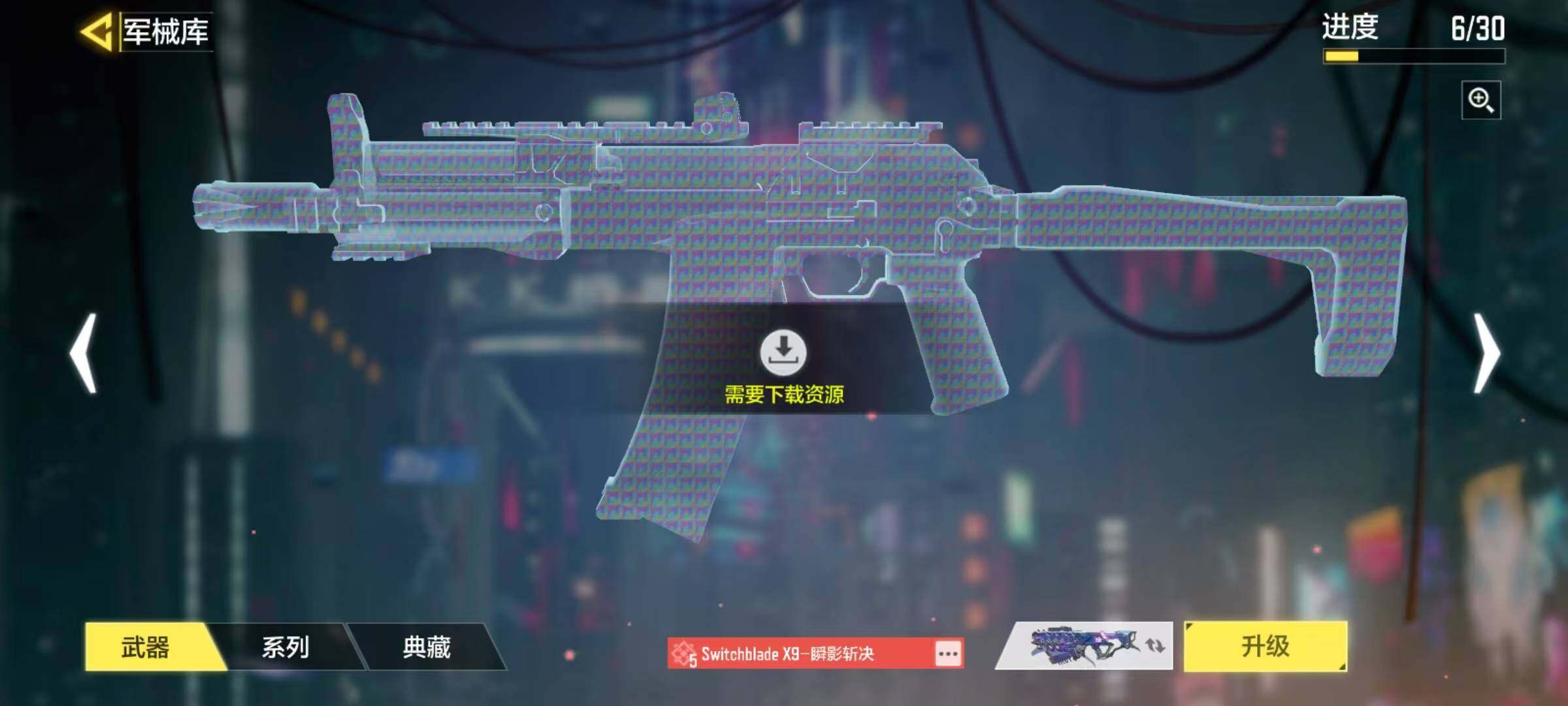Show the next weapon with right arrow

point(1486,354)
